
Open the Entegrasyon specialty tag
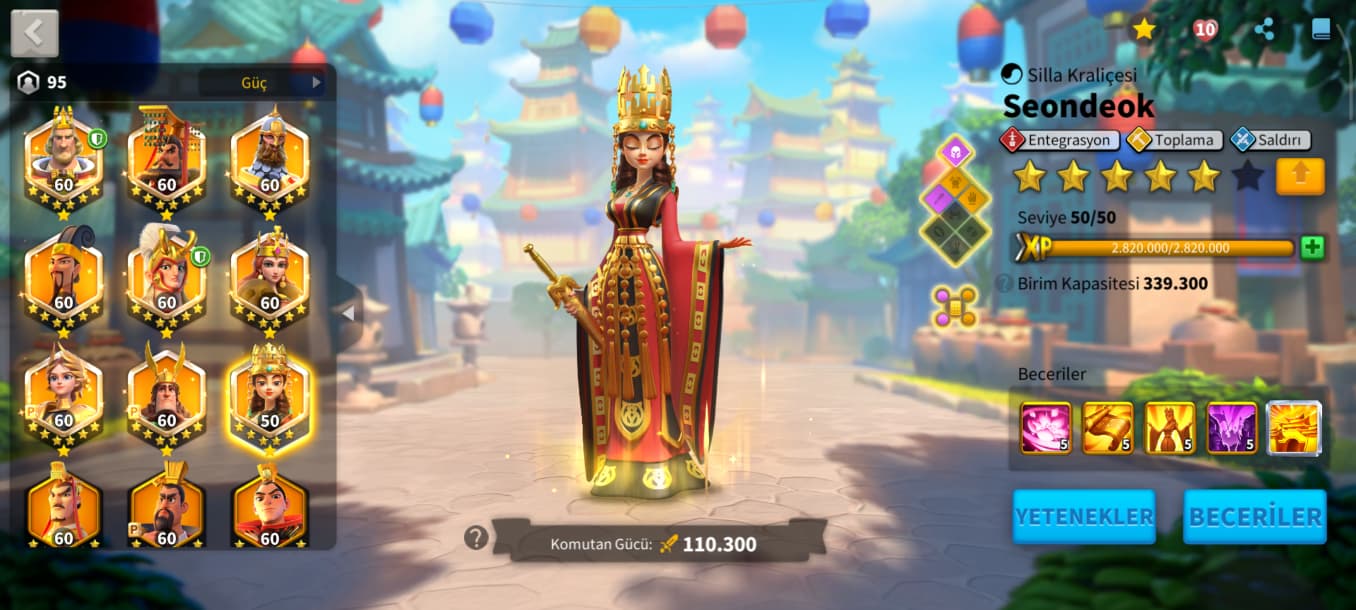tap(1059, 140)
